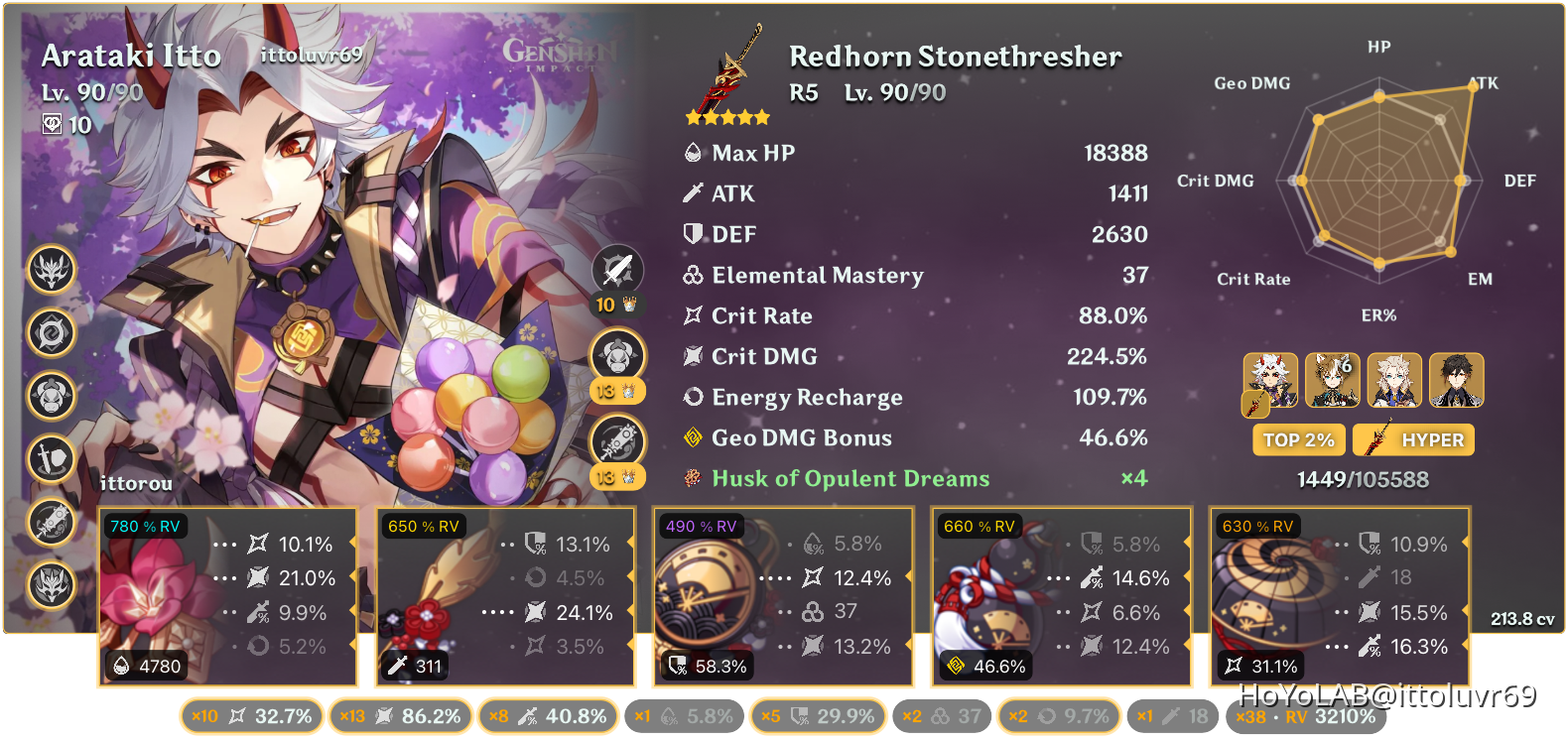This screenshot has height=741, width=1568.
Task: Switch to Gorou's party portrait tab
Action: 1331,380
